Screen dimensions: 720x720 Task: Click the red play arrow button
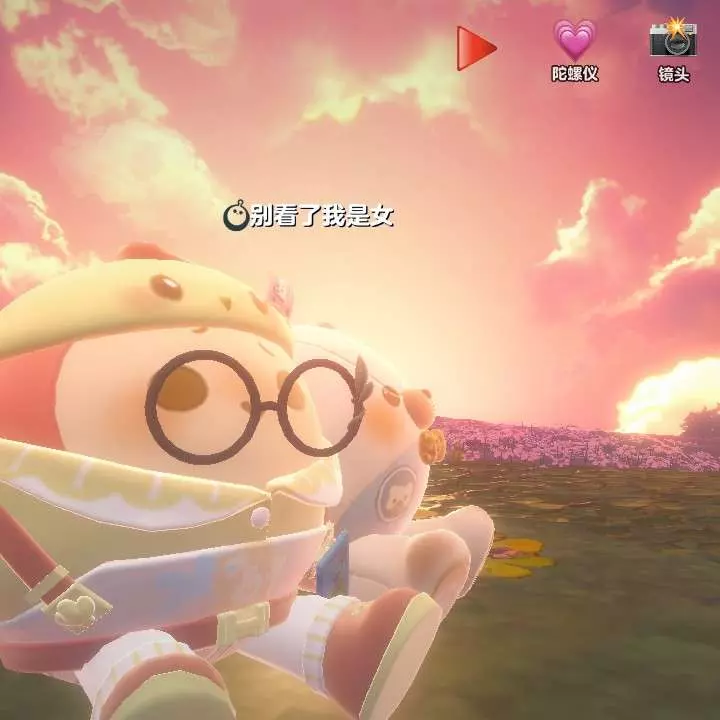(x=476, y=47)
